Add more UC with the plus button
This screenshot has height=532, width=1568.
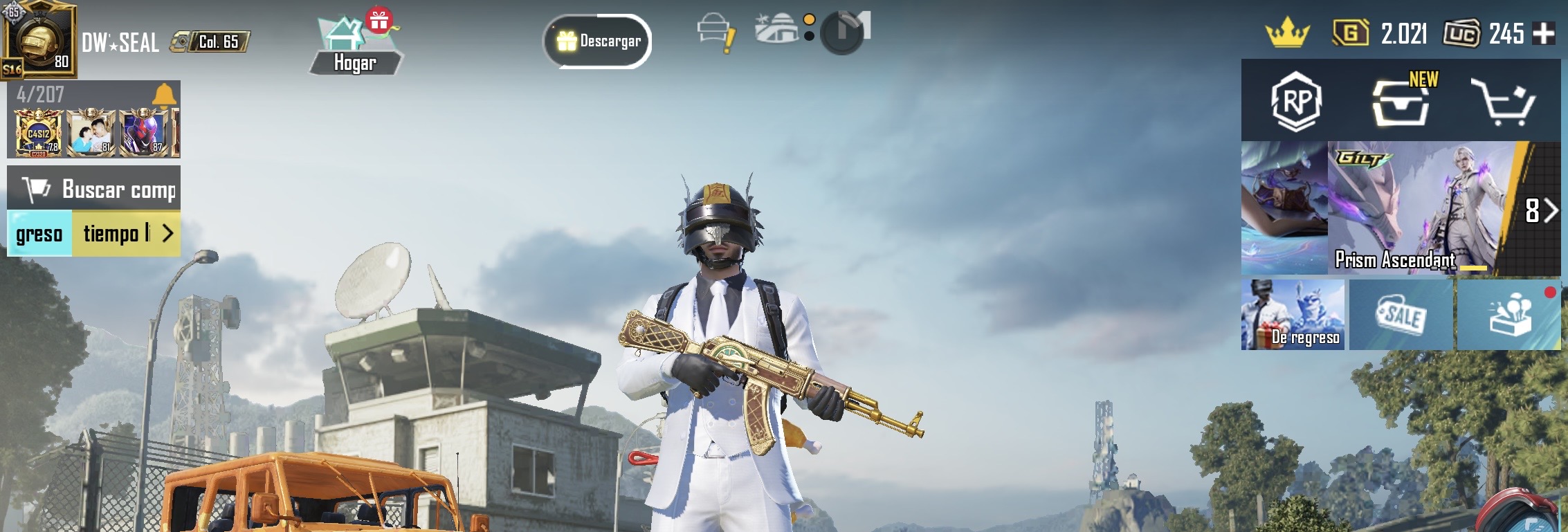[x=1544, y=33]
